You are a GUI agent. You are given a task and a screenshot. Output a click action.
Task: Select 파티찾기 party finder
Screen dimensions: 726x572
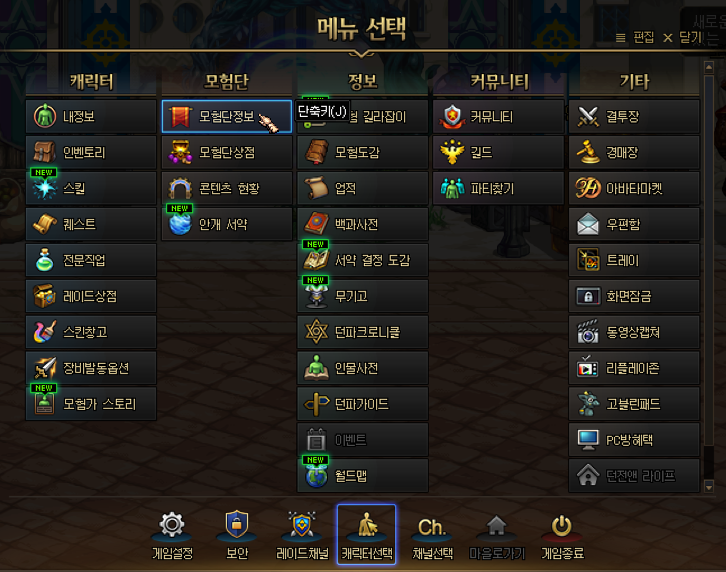(x=498, y=188)
